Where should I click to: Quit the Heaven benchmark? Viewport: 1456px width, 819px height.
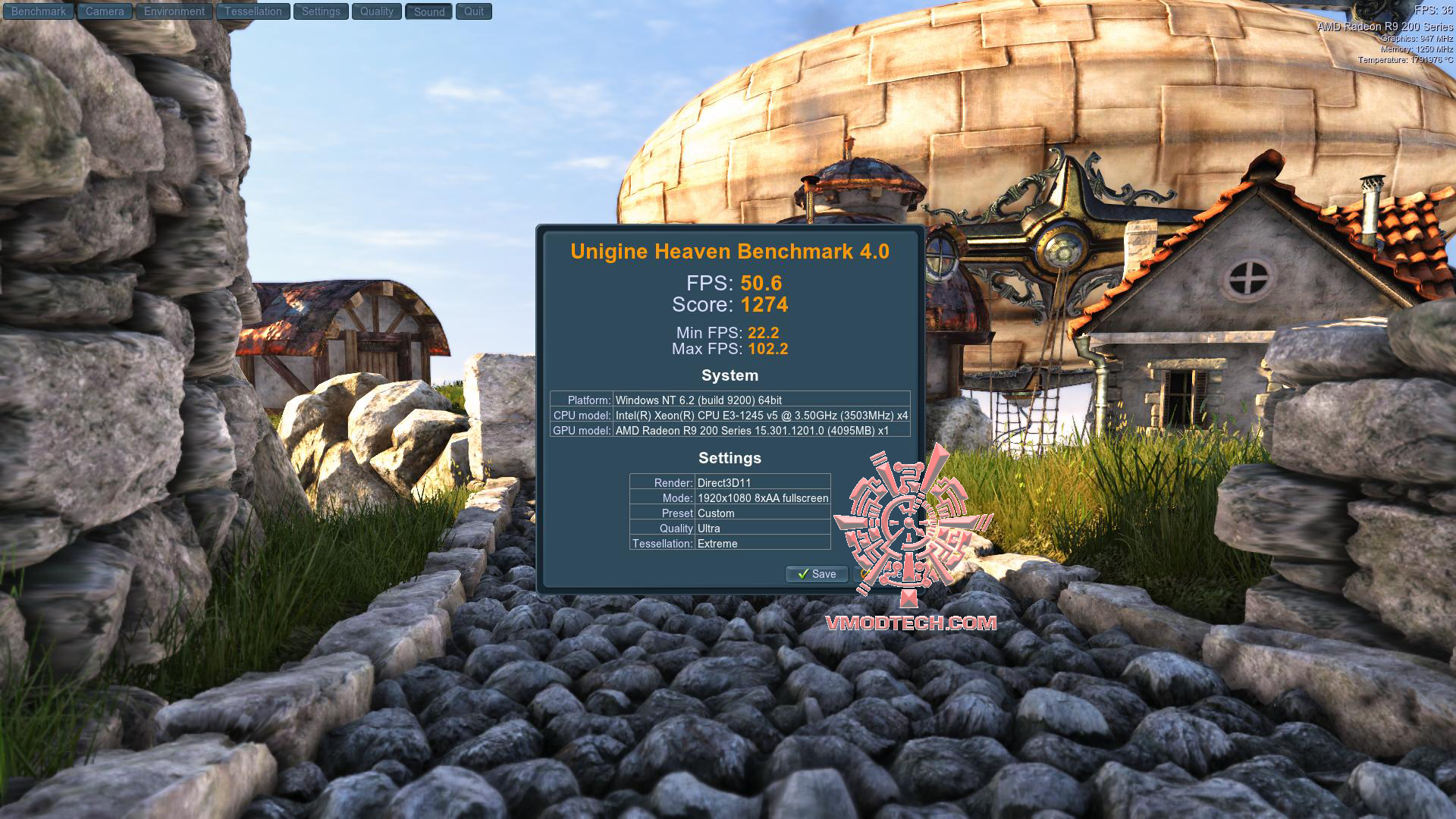point(474,11)
